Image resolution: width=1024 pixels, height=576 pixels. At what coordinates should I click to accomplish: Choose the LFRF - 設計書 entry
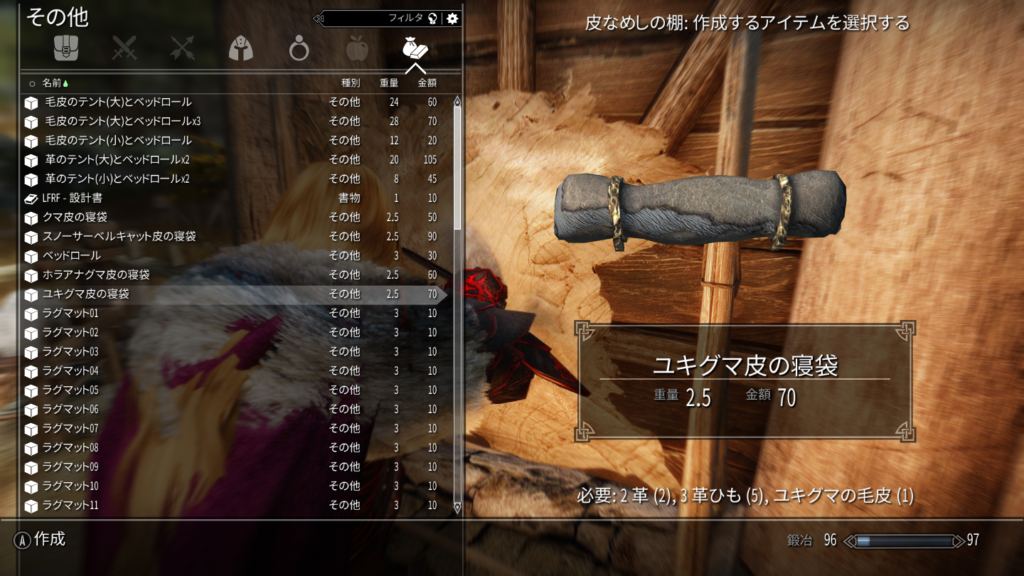click(82, 198)
